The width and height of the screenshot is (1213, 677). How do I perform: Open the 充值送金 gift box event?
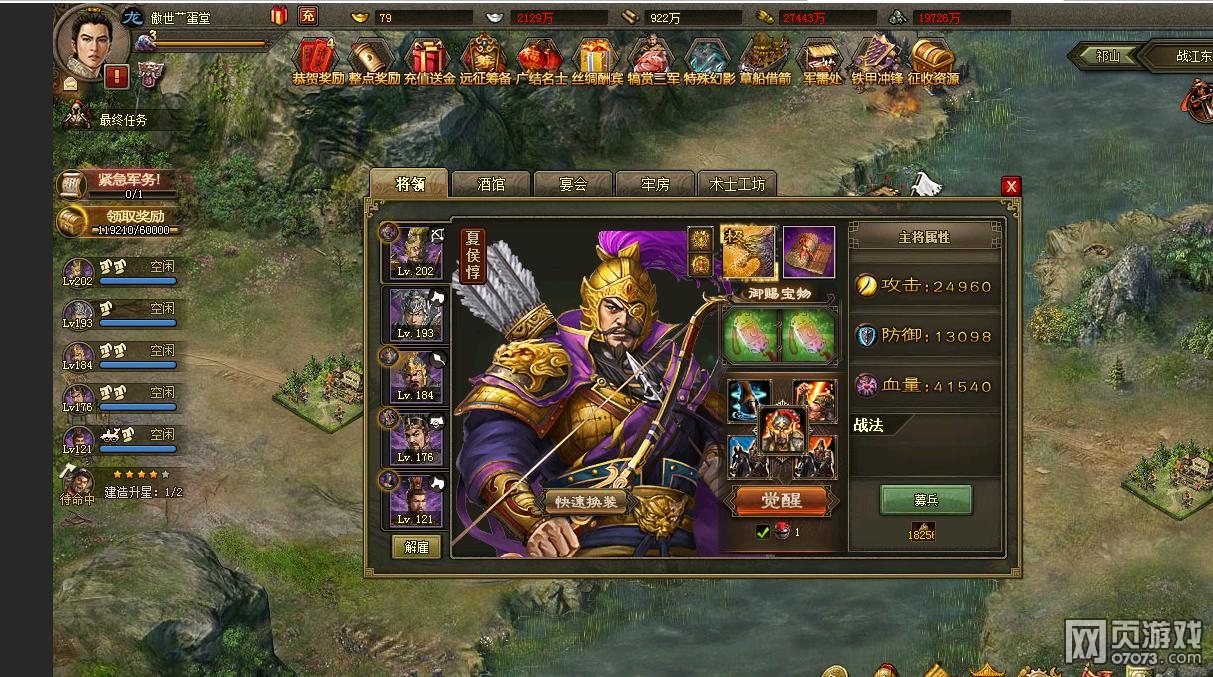[429, 61]
